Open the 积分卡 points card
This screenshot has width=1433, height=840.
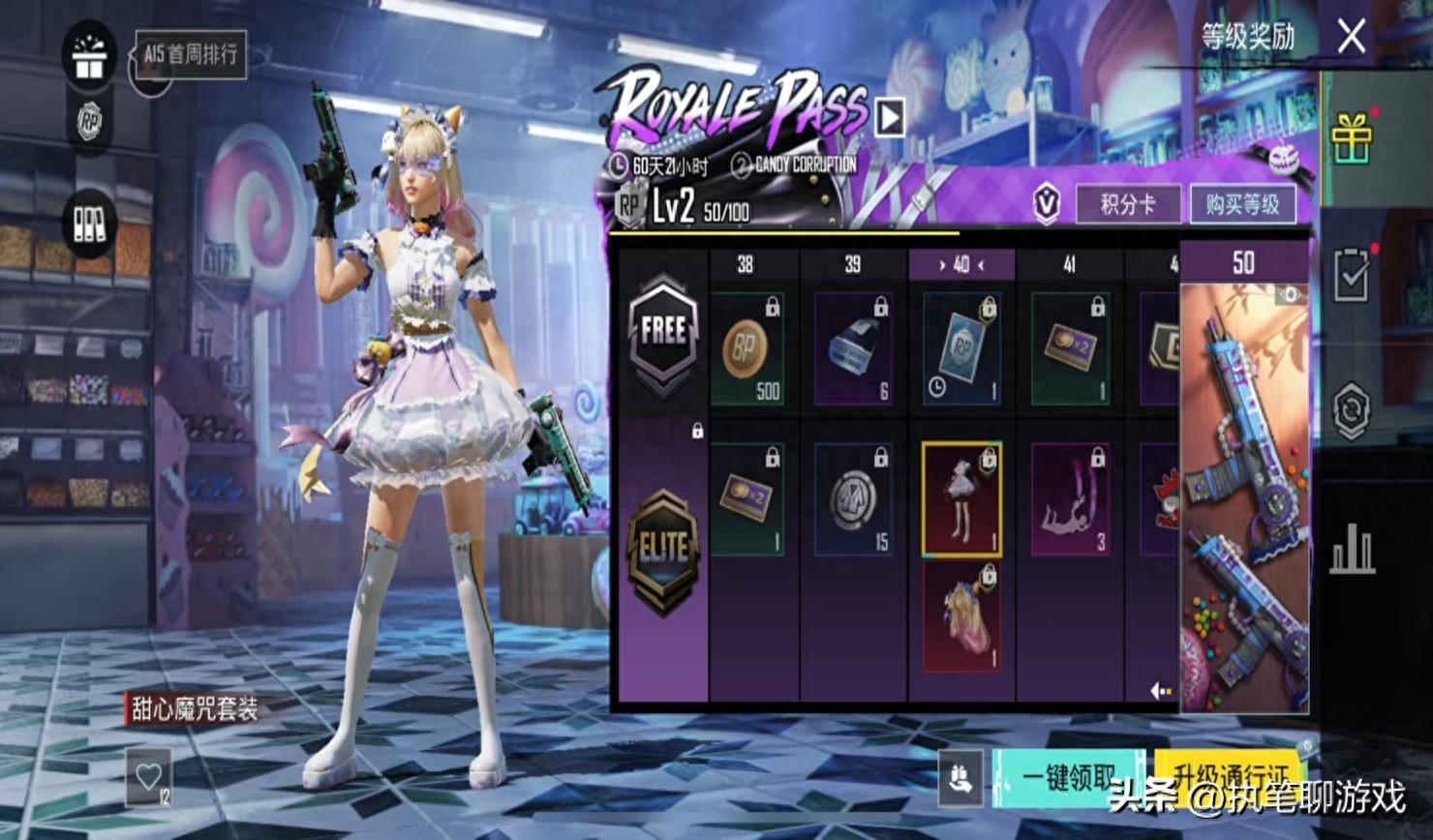pos(1128,204)
